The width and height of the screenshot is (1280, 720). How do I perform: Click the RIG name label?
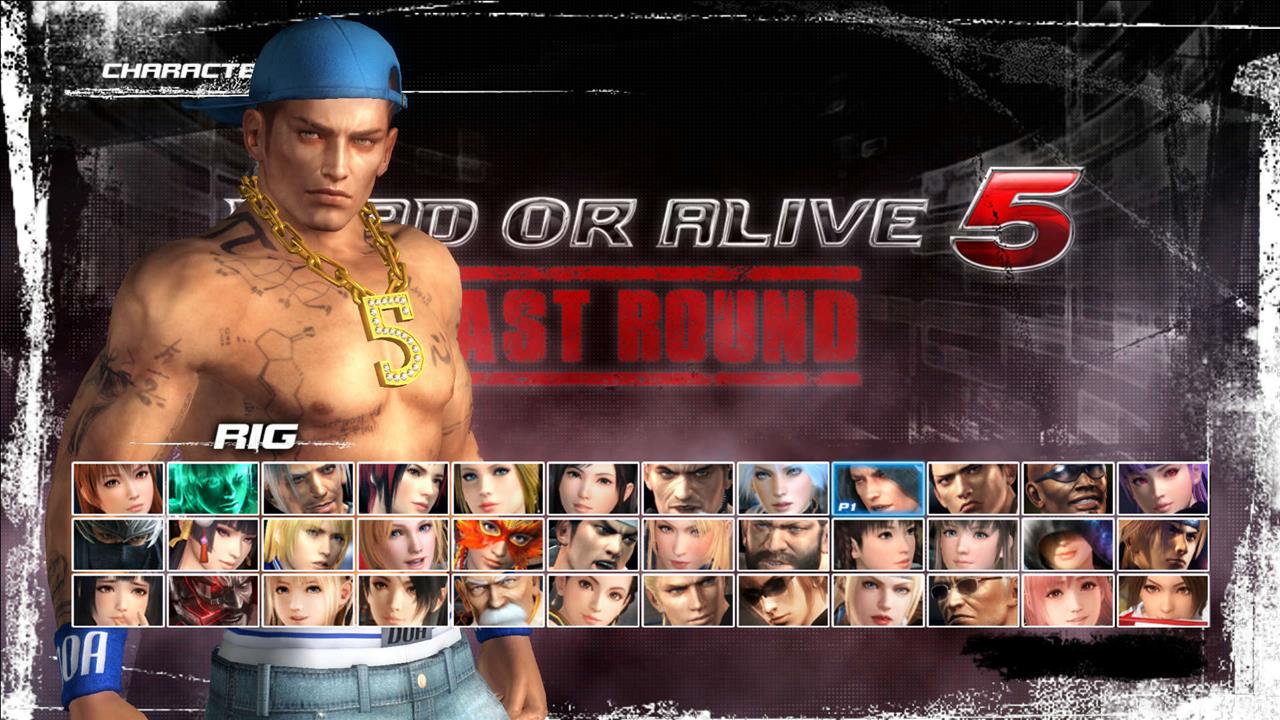pos(255,437)
